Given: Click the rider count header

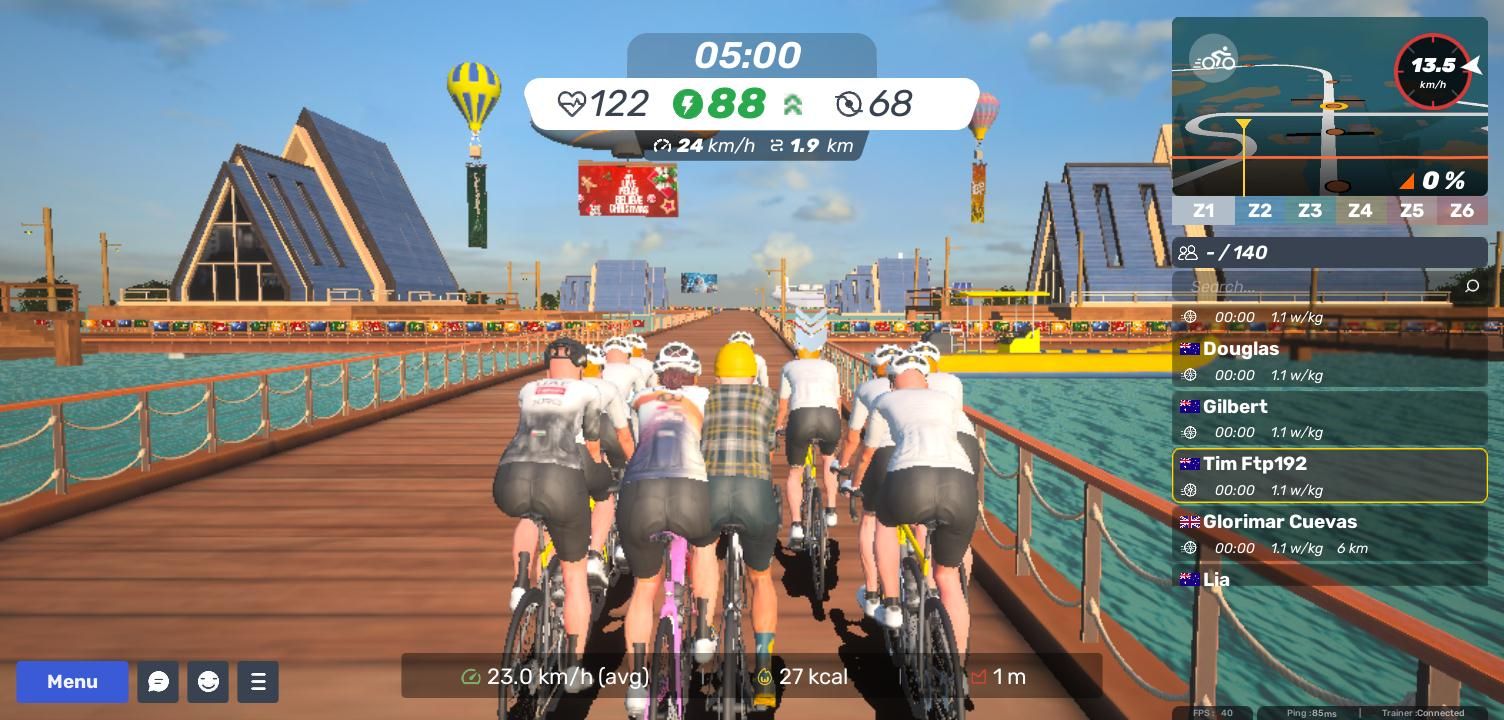Looking at the screenshot, I should tap(1329, 253).
